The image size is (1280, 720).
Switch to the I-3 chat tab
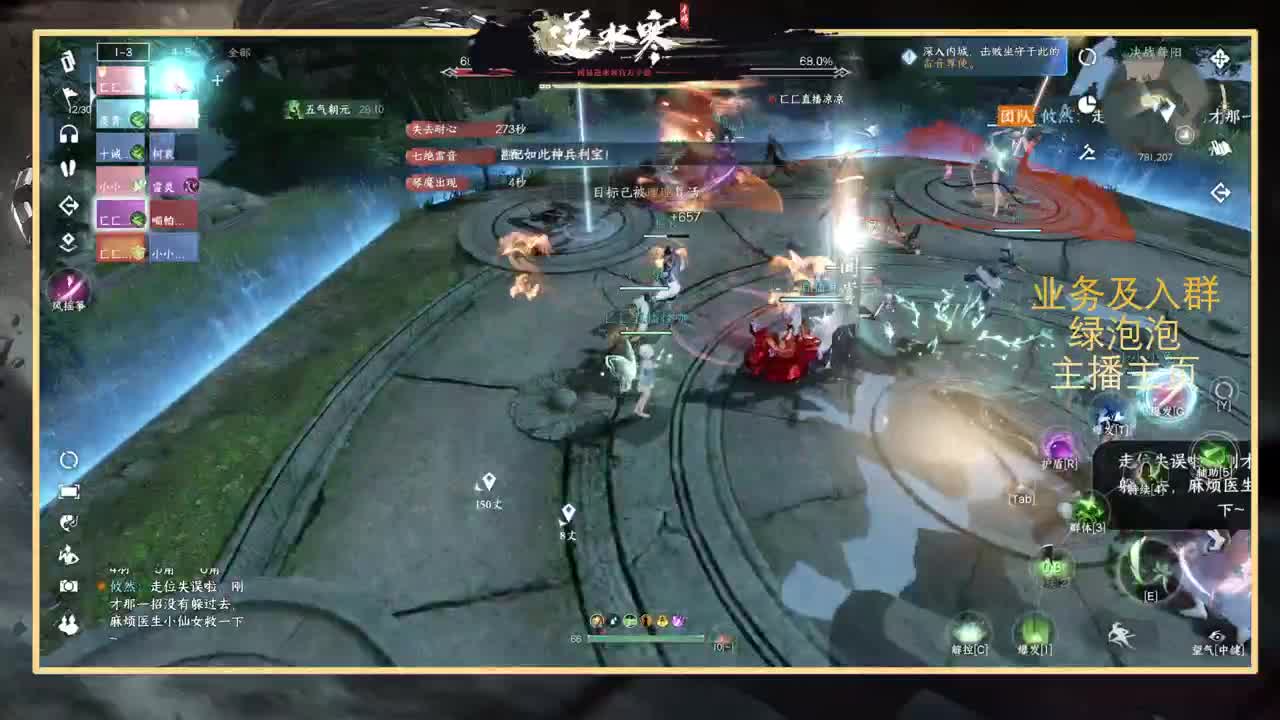(x=124, y=50)
